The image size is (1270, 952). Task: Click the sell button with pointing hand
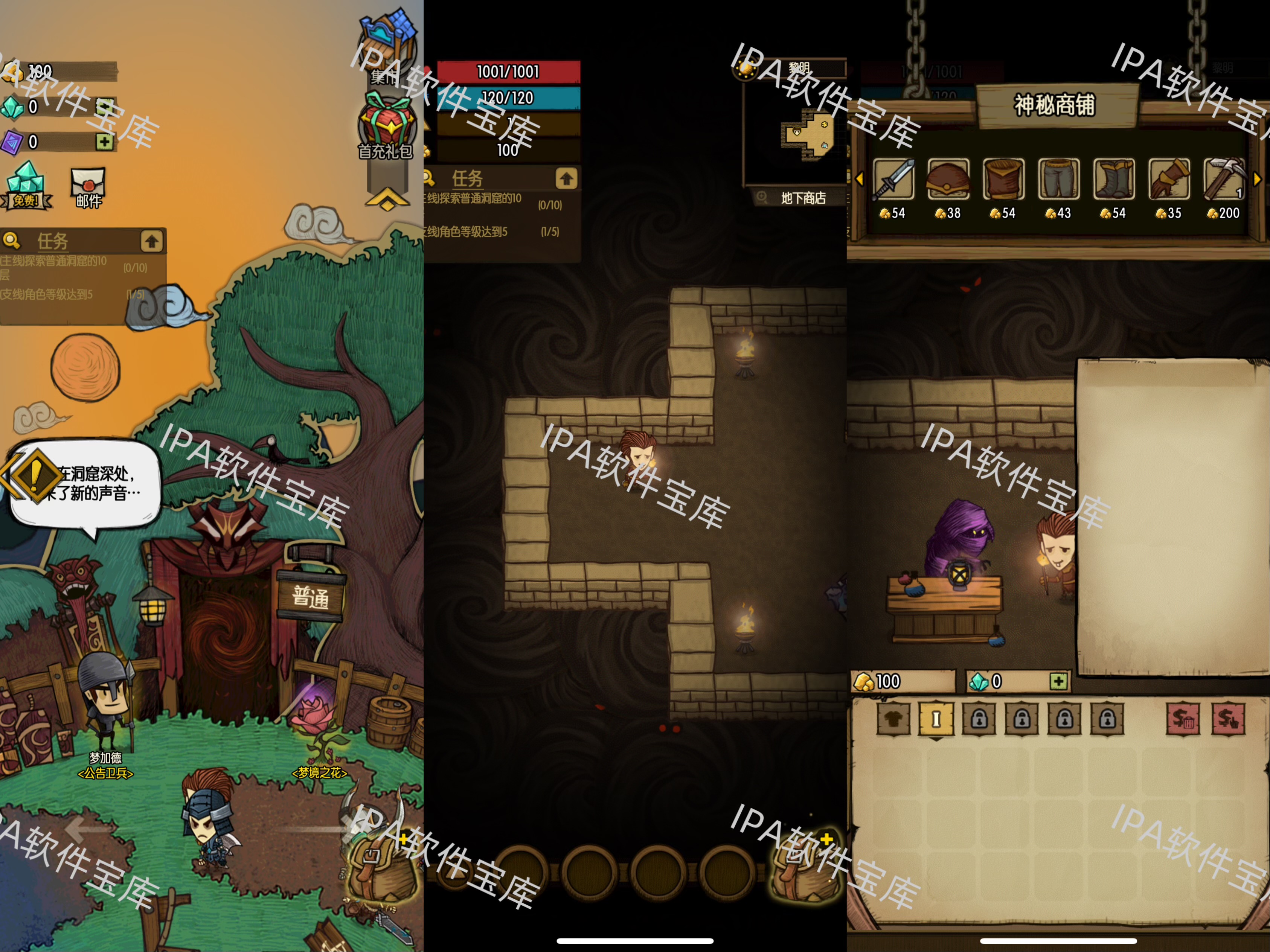(1227, 718)
